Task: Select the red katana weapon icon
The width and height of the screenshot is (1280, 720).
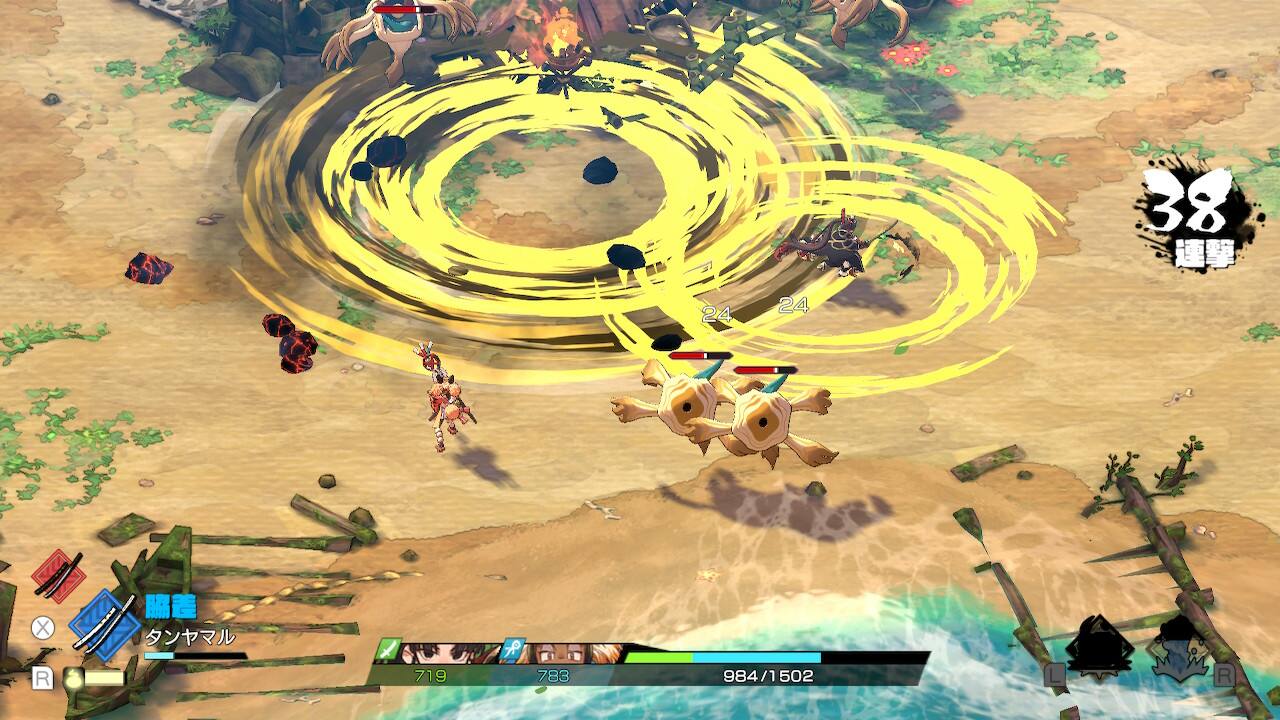Action: click(x=57, y=574)
